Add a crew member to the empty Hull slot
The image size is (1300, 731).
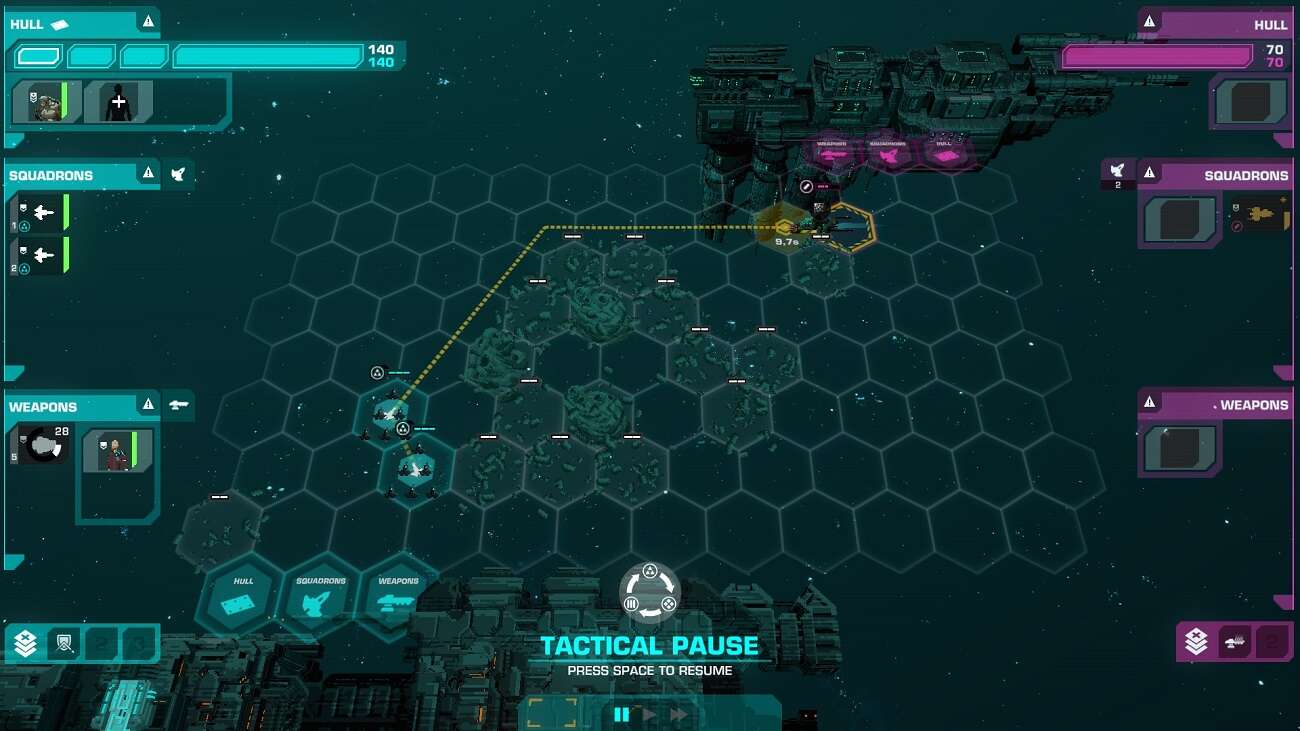click(119, 102)
